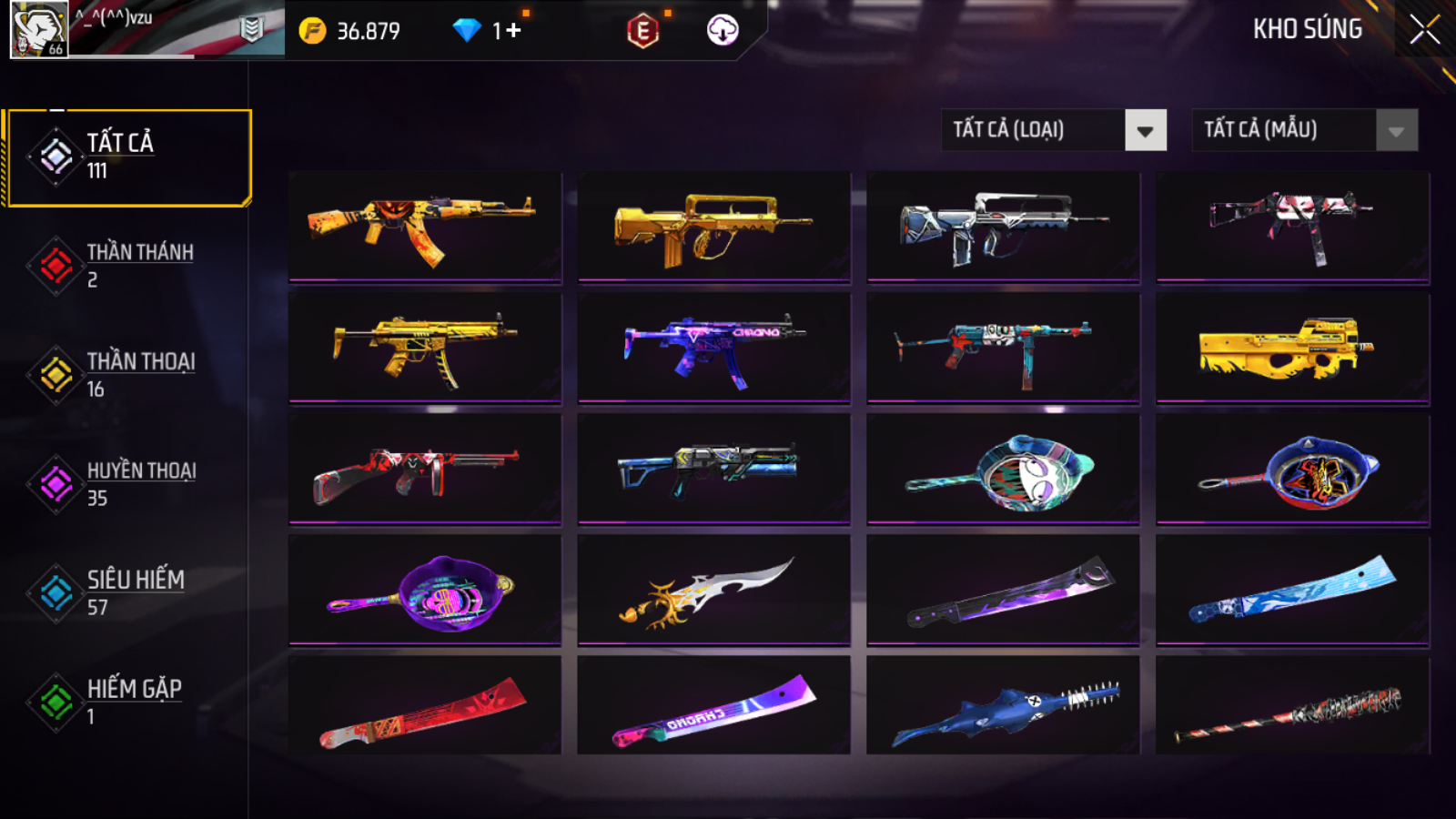1456x819 pixels.
Task: Filter by Siêu Hiếm rarity
Action: tap(127, 592)
